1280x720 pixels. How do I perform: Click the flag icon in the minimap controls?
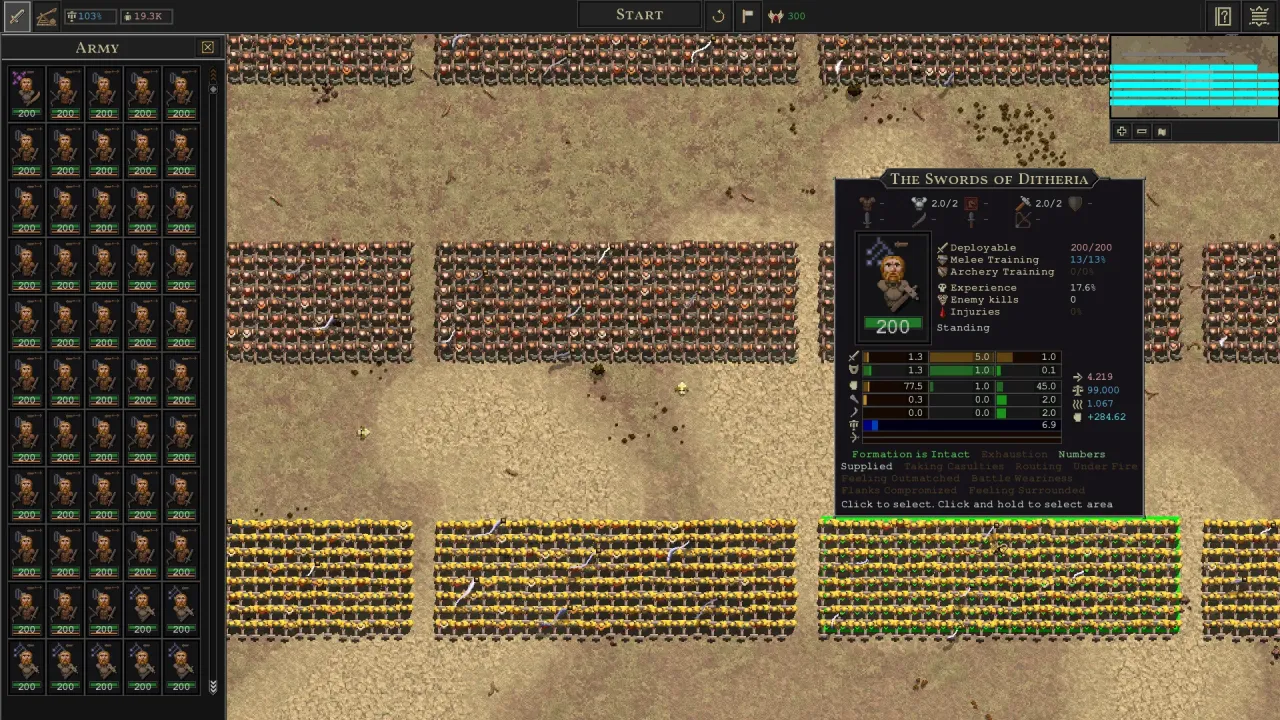[x=1161, y=131]
